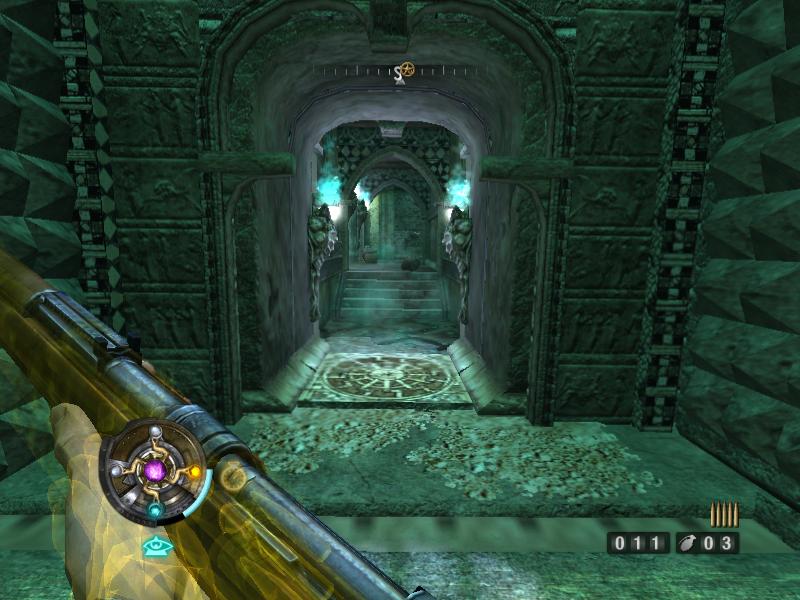The height and width of the screenshot is (600, 800).
Task: Click the rifle bullets clip icon
Action: coord(724,514)
